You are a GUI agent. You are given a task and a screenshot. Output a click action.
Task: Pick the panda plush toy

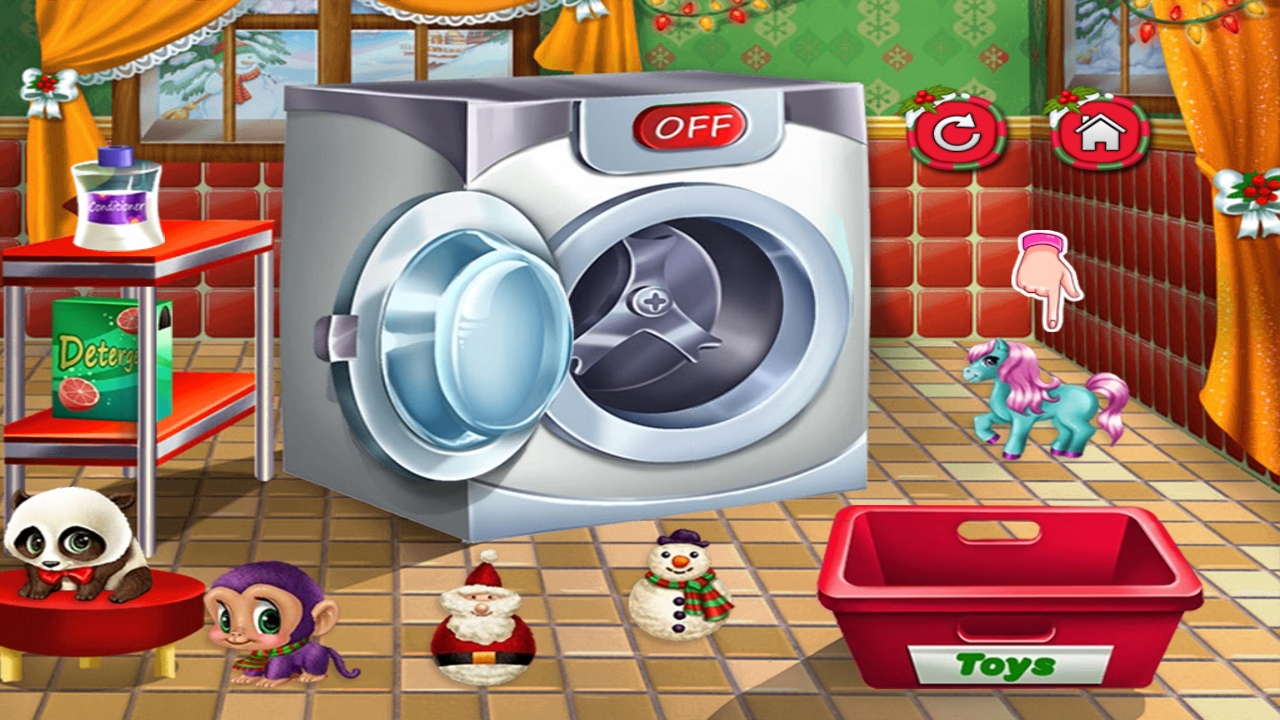pos(70,542)
